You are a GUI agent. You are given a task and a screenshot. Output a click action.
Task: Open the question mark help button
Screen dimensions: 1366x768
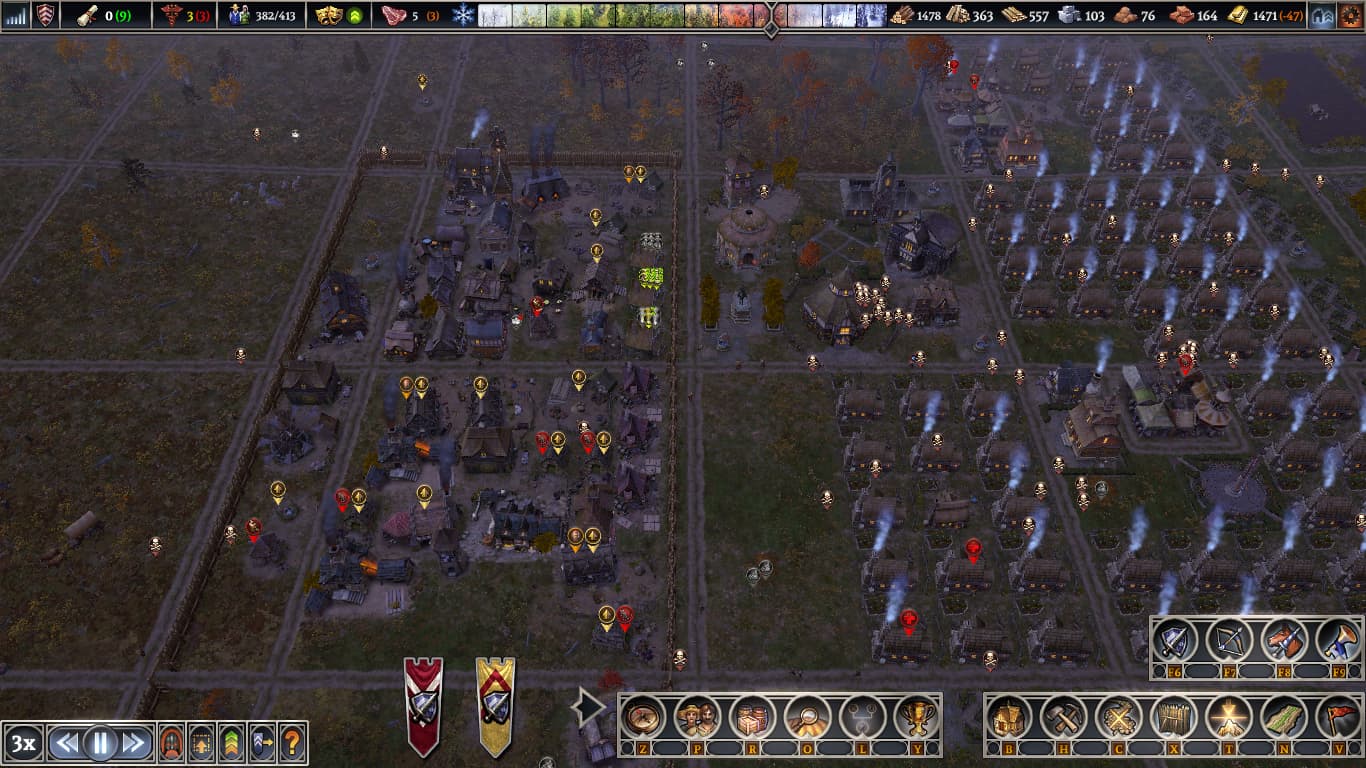[292, 743]
